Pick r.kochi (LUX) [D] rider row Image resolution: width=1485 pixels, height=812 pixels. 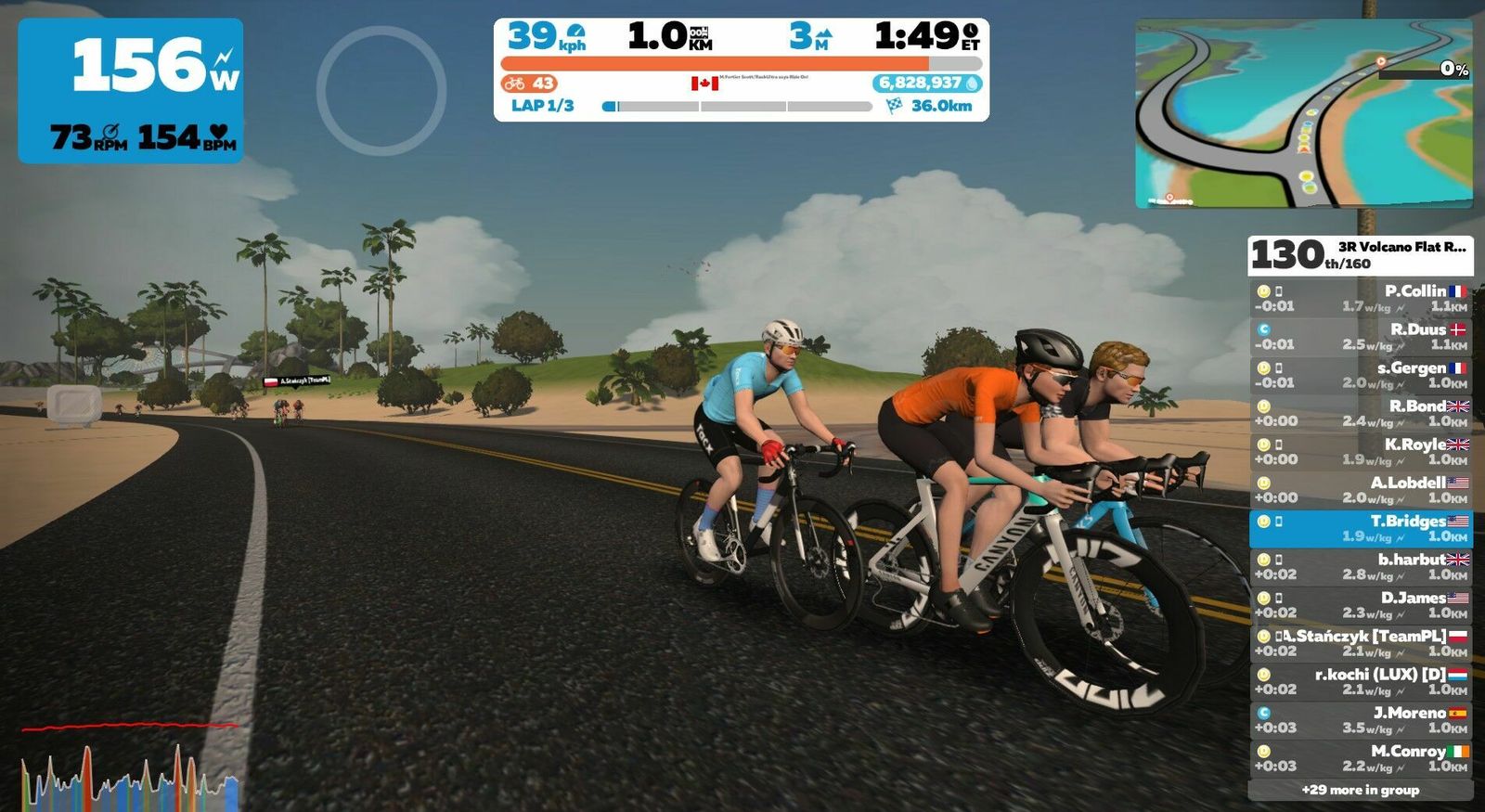point(1360,681)
